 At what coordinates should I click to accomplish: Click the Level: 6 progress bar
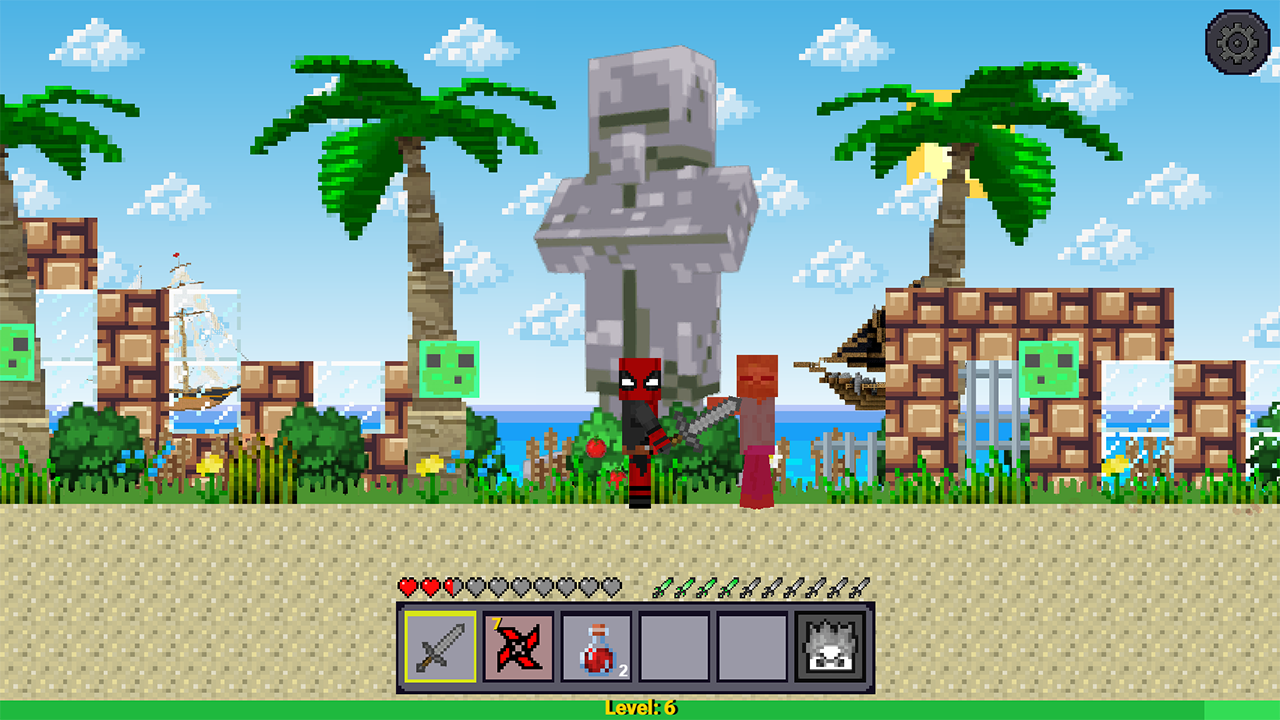(640, 706)
